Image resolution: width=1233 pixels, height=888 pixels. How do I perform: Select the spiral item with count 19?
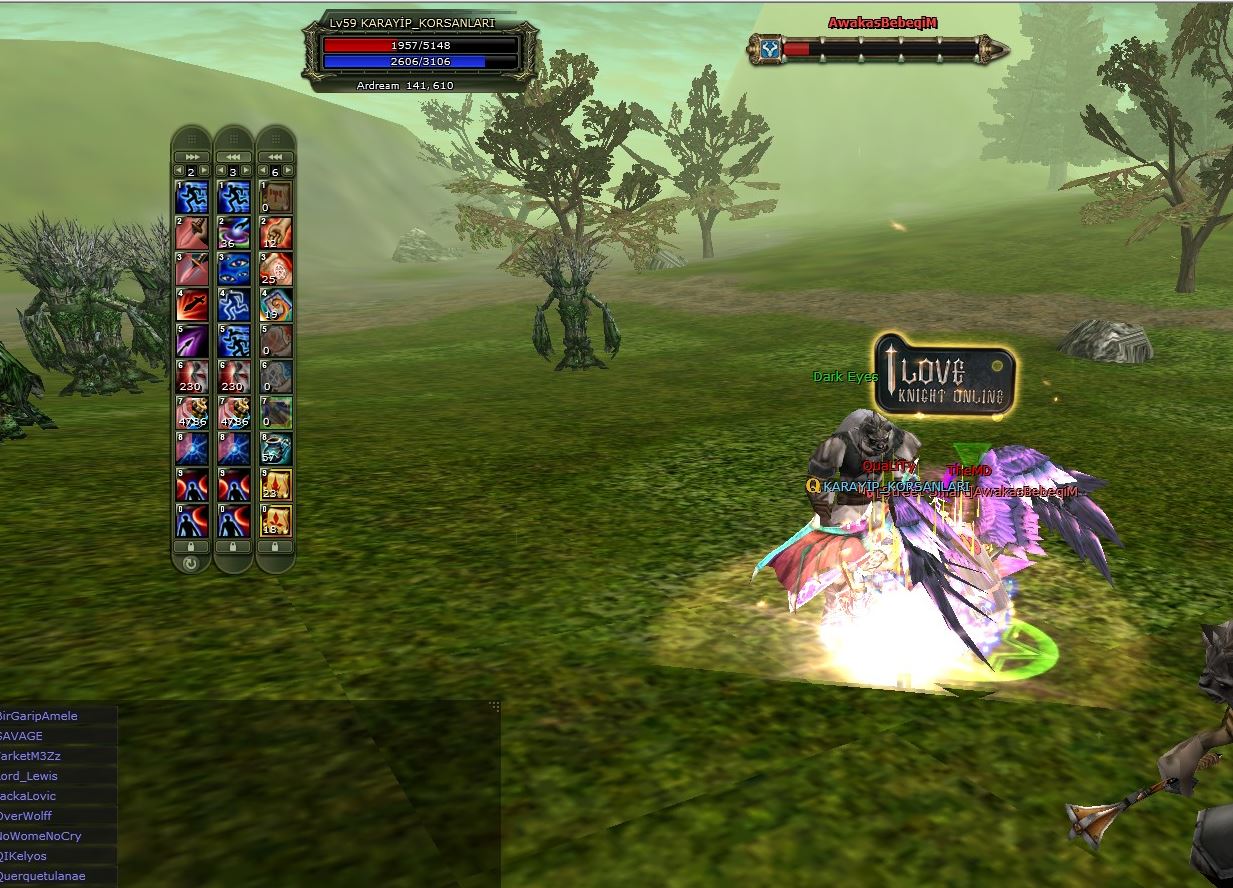coord(276,304)
